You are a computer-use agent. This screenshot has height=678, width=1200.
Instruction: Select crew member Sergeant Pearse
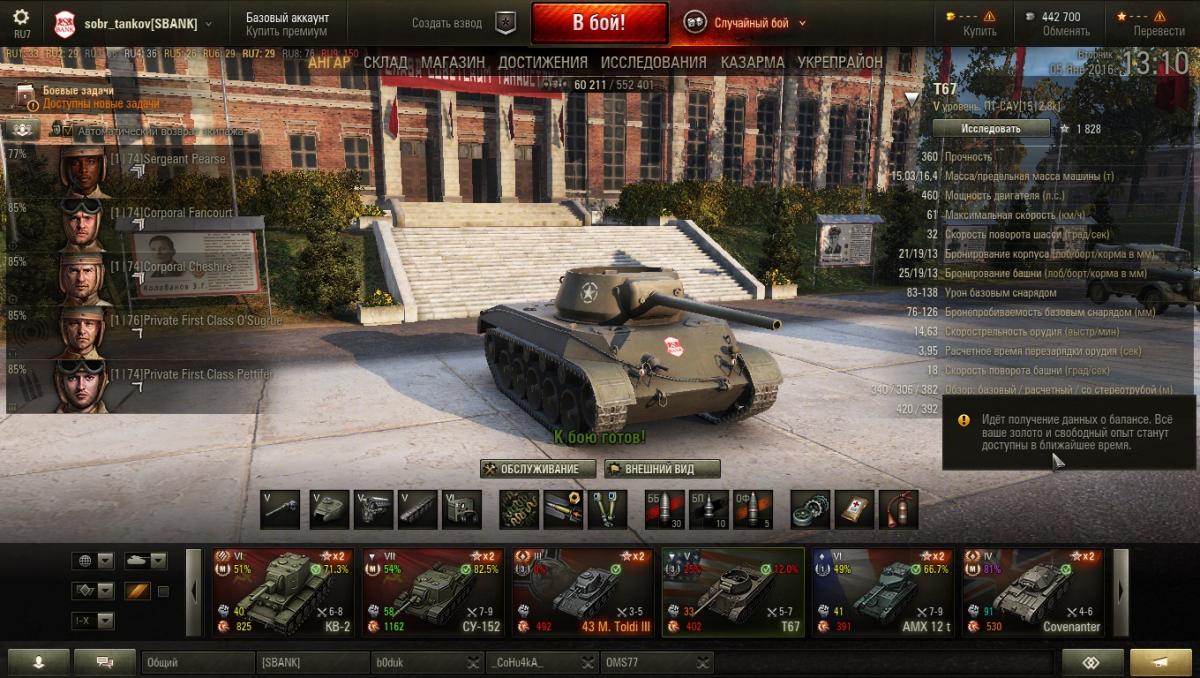click(x=185, y=160)
